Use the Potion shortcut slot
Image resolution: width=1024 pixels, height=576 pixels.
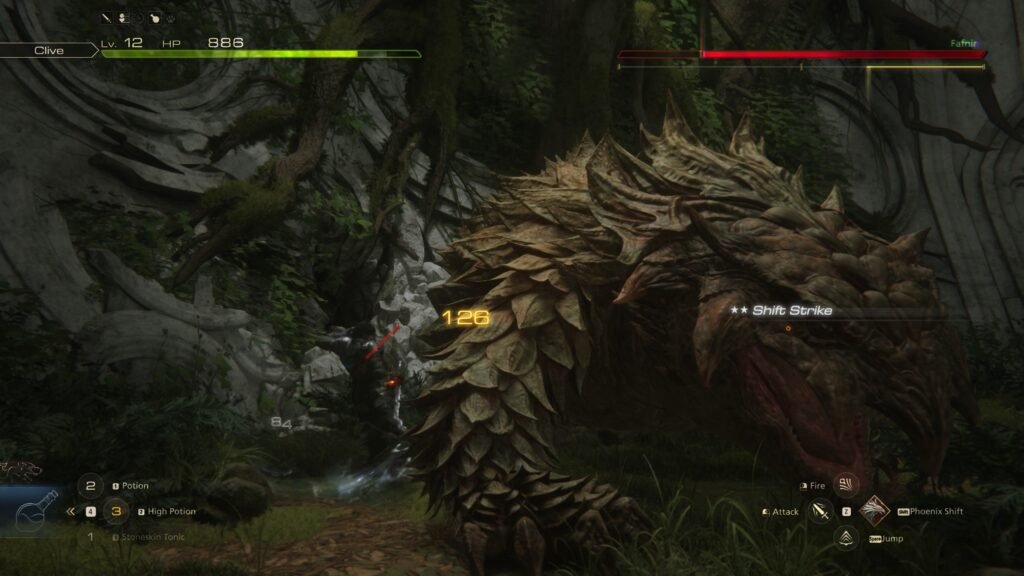pos(91,486)
